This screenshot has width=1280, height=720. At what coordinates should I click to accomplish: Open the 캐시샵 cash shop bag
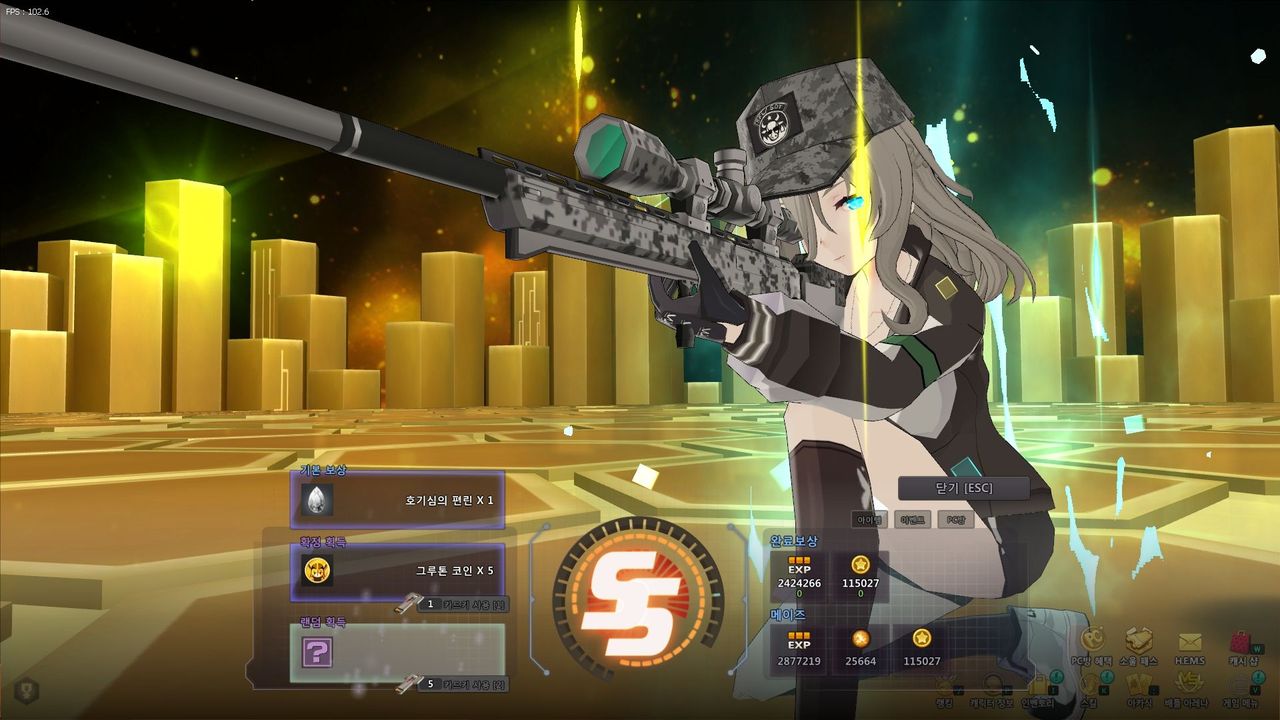[x=1241, y=642]
